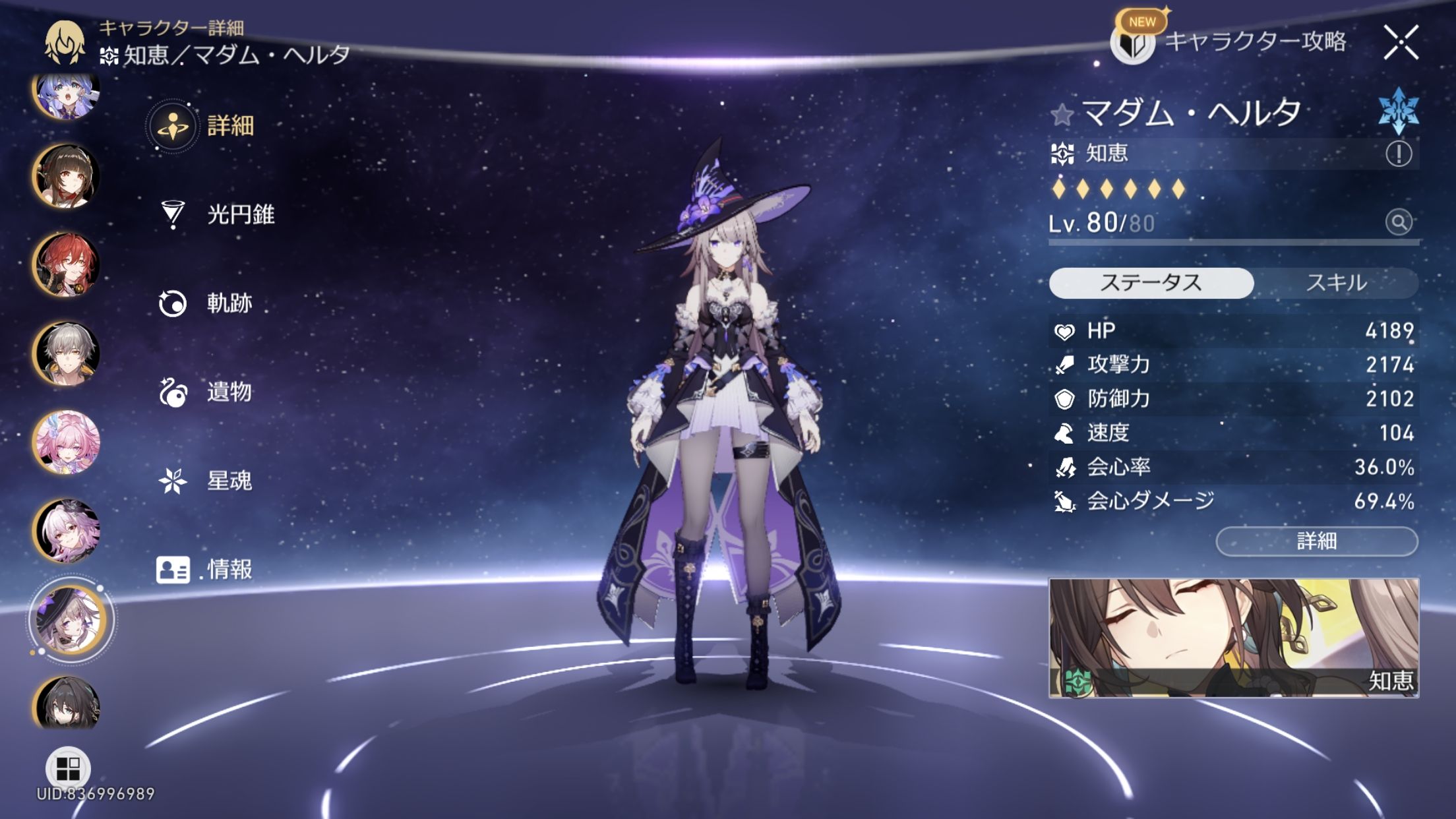Select the pink-haired character portrait
Screen dimensions: 1456x819
pos(67,442)
